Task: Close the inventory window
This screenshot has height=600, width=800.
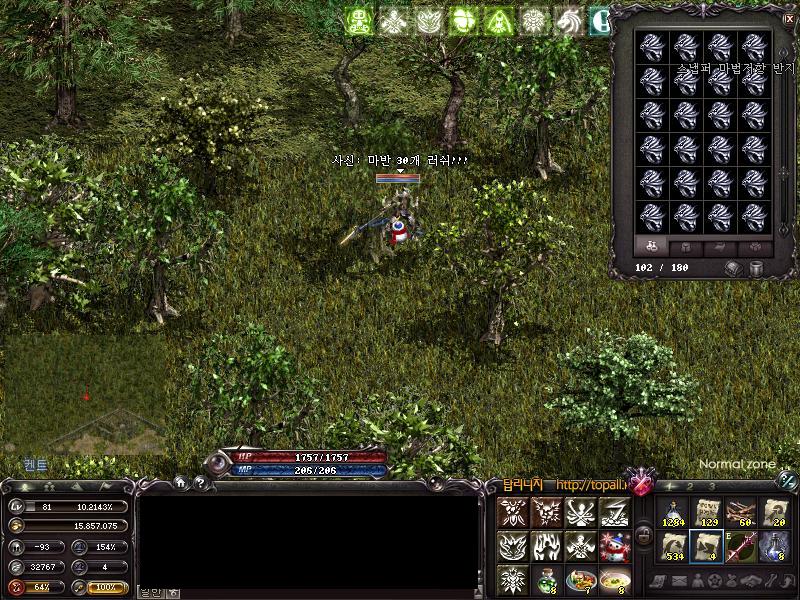Action: coord(788,17)
